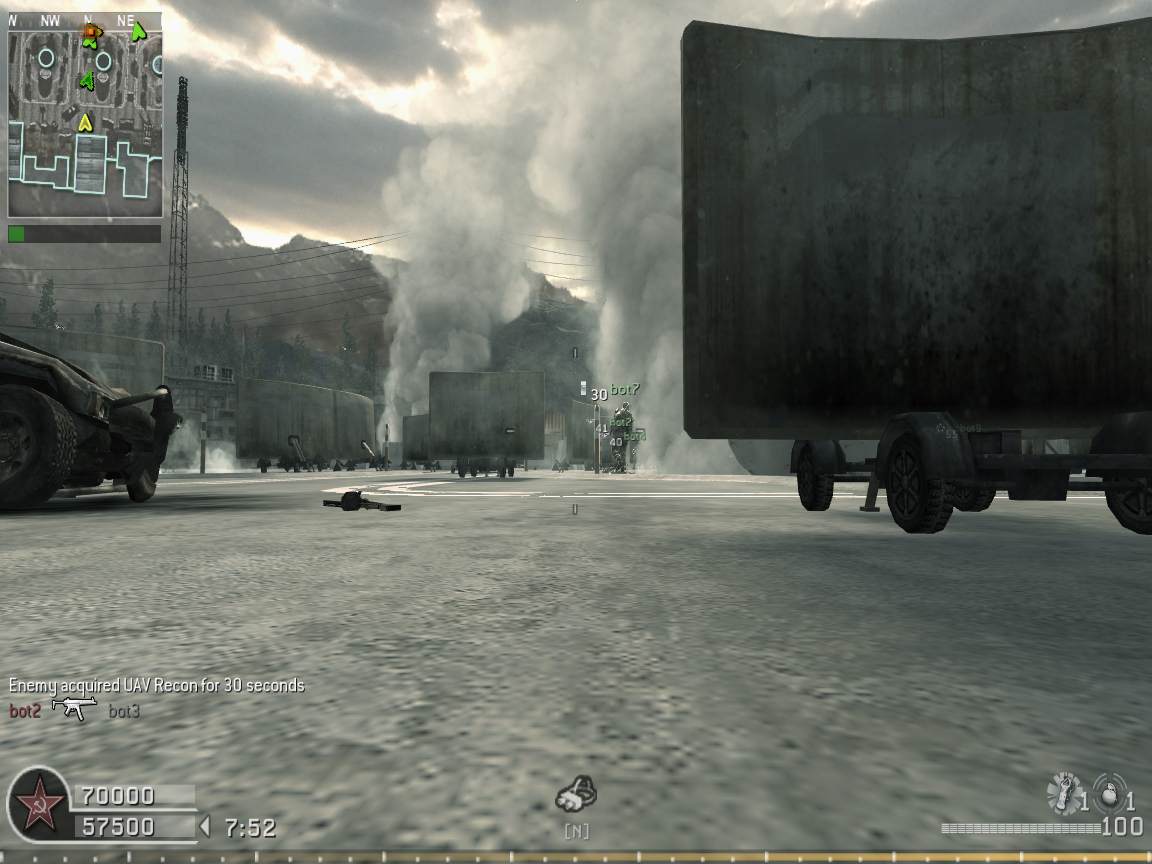Select the yellow player arrow on minimap
The width and height of the screenshot is (1152, 864).
point(85,122)
